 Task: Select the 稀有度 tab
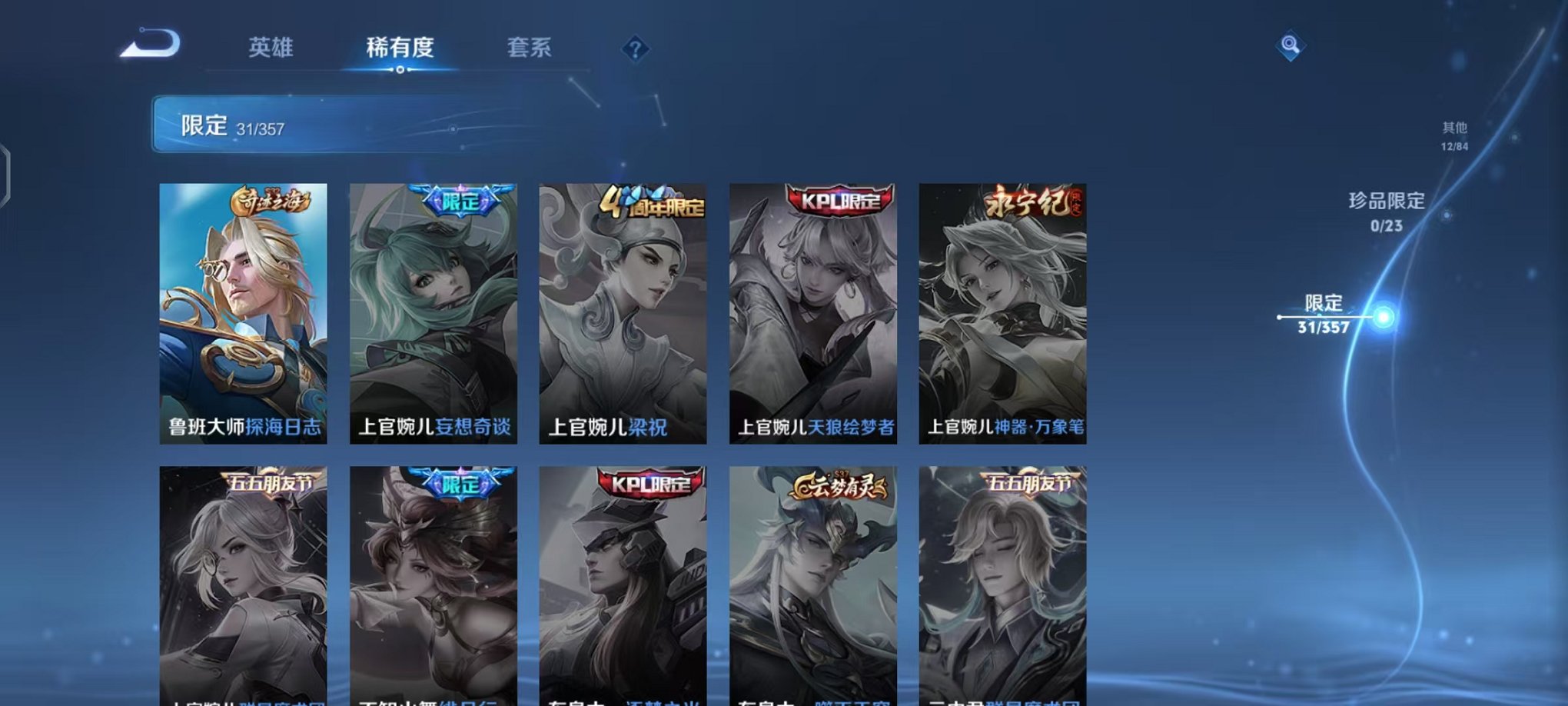click(x=400, y=48)
